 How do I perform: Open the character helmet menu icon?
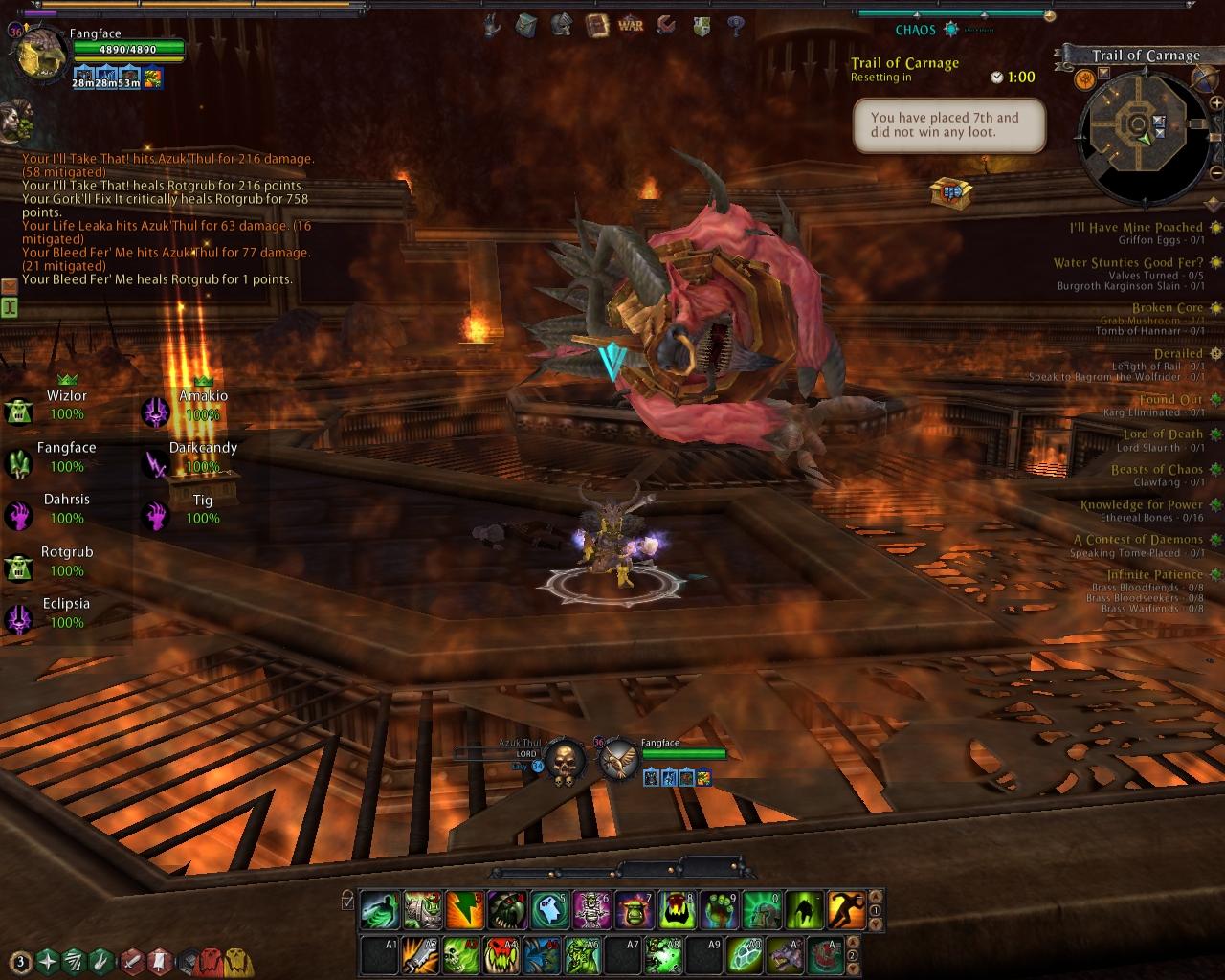point(562,26)
